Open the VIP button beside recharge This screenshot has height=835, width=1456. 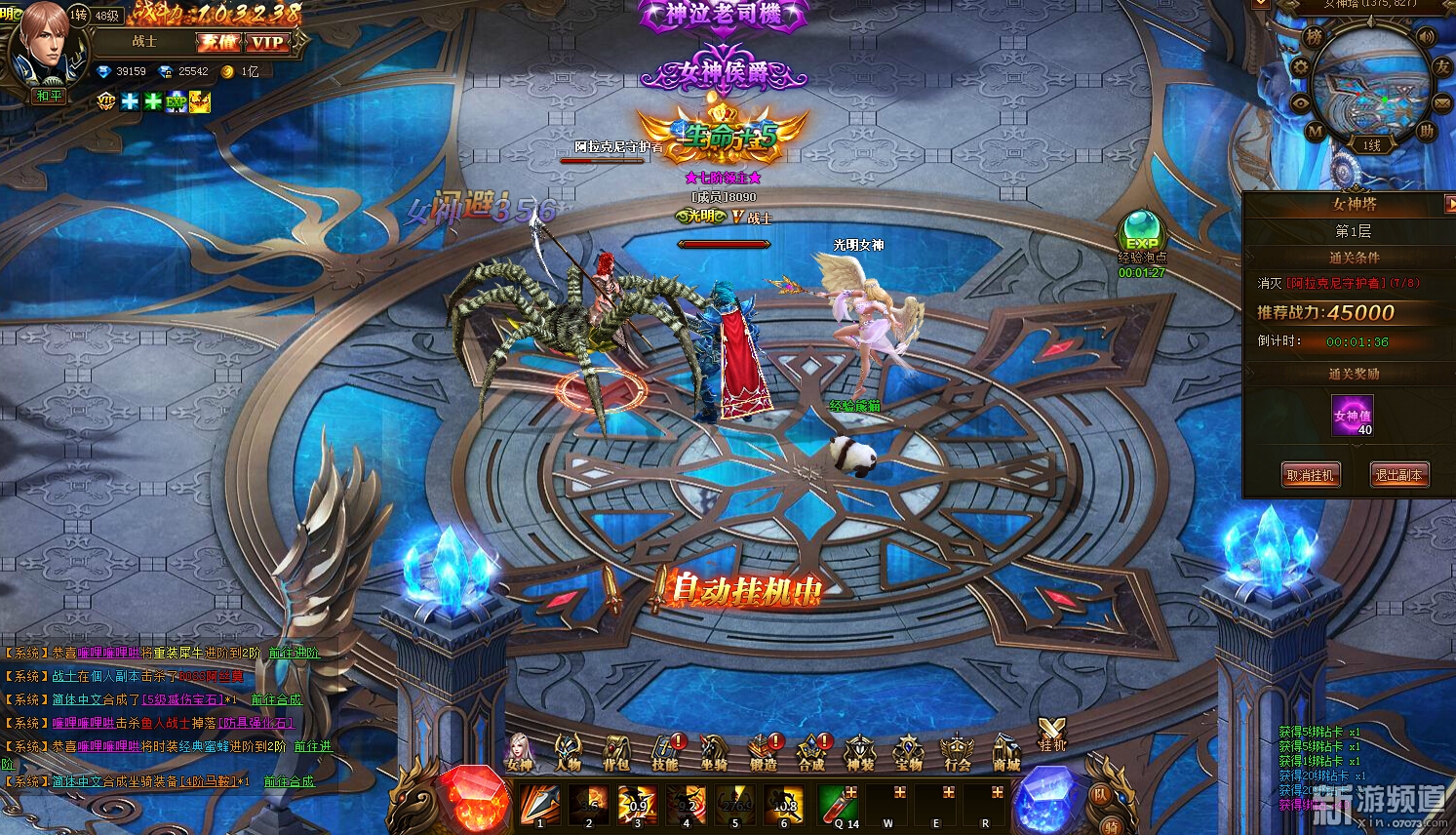coord(266,42)
